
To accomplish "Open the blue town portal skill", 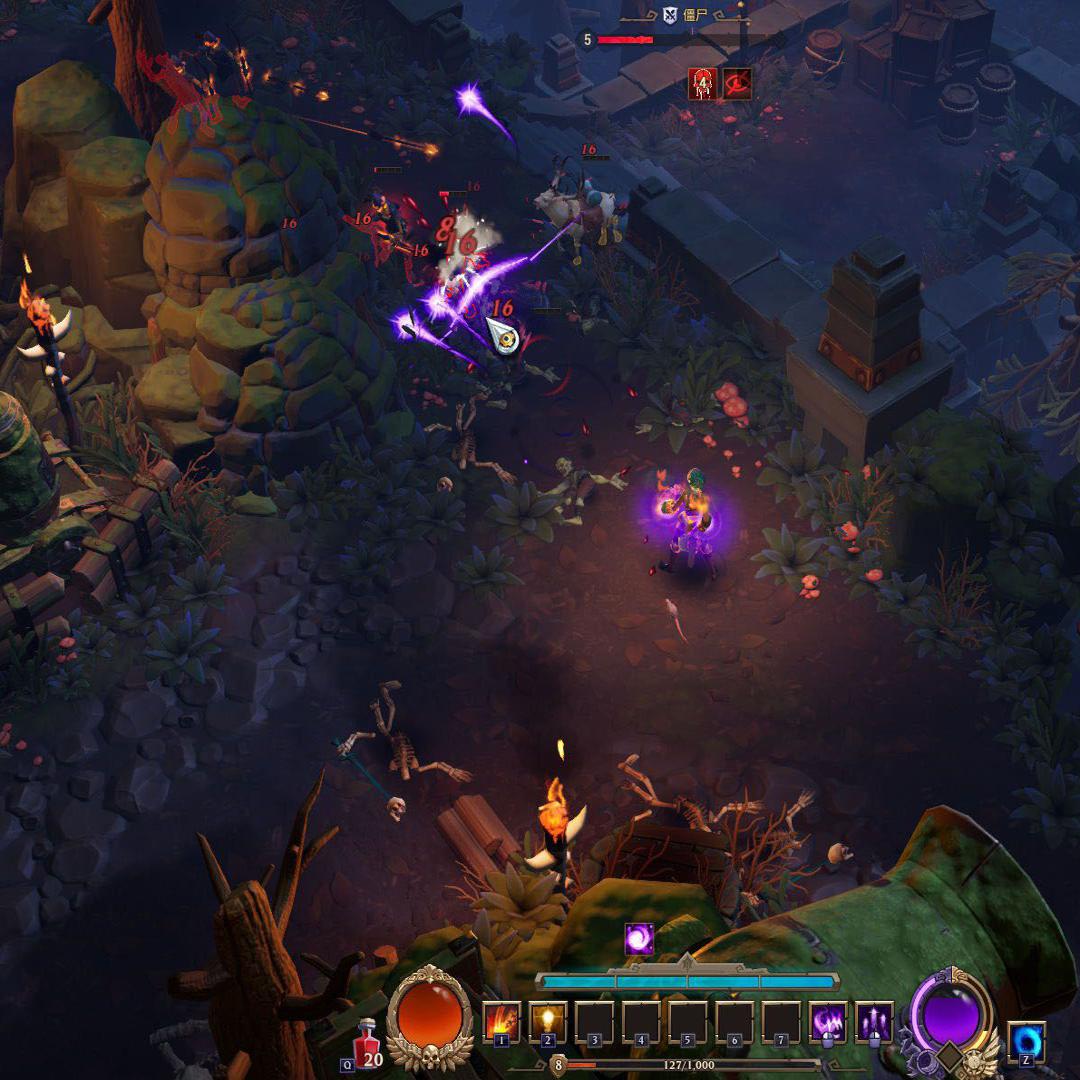I will [x=1026, y=1041].
